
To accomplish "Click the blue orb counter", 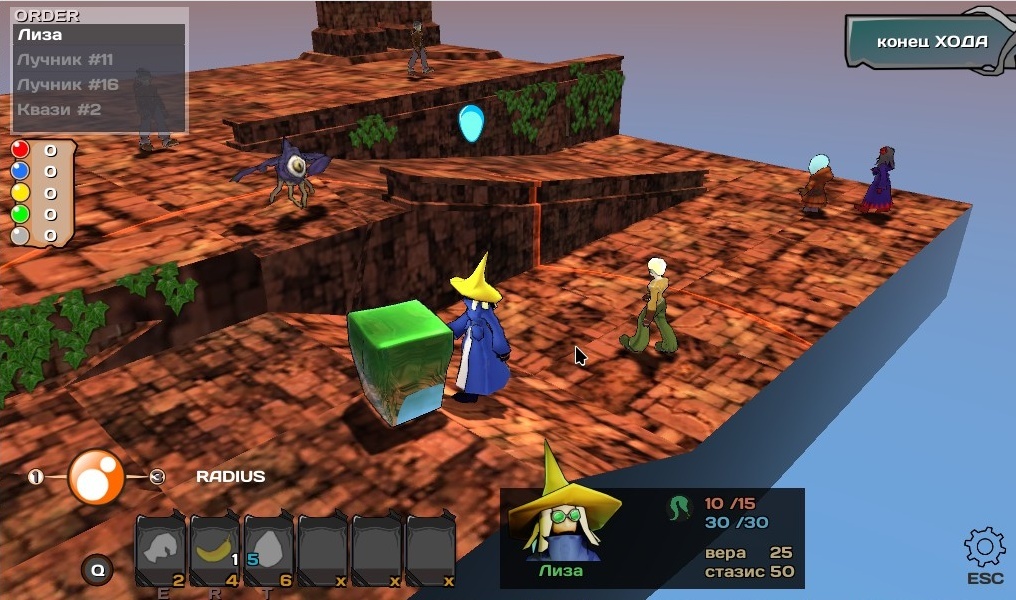I will tap(20, 171).
